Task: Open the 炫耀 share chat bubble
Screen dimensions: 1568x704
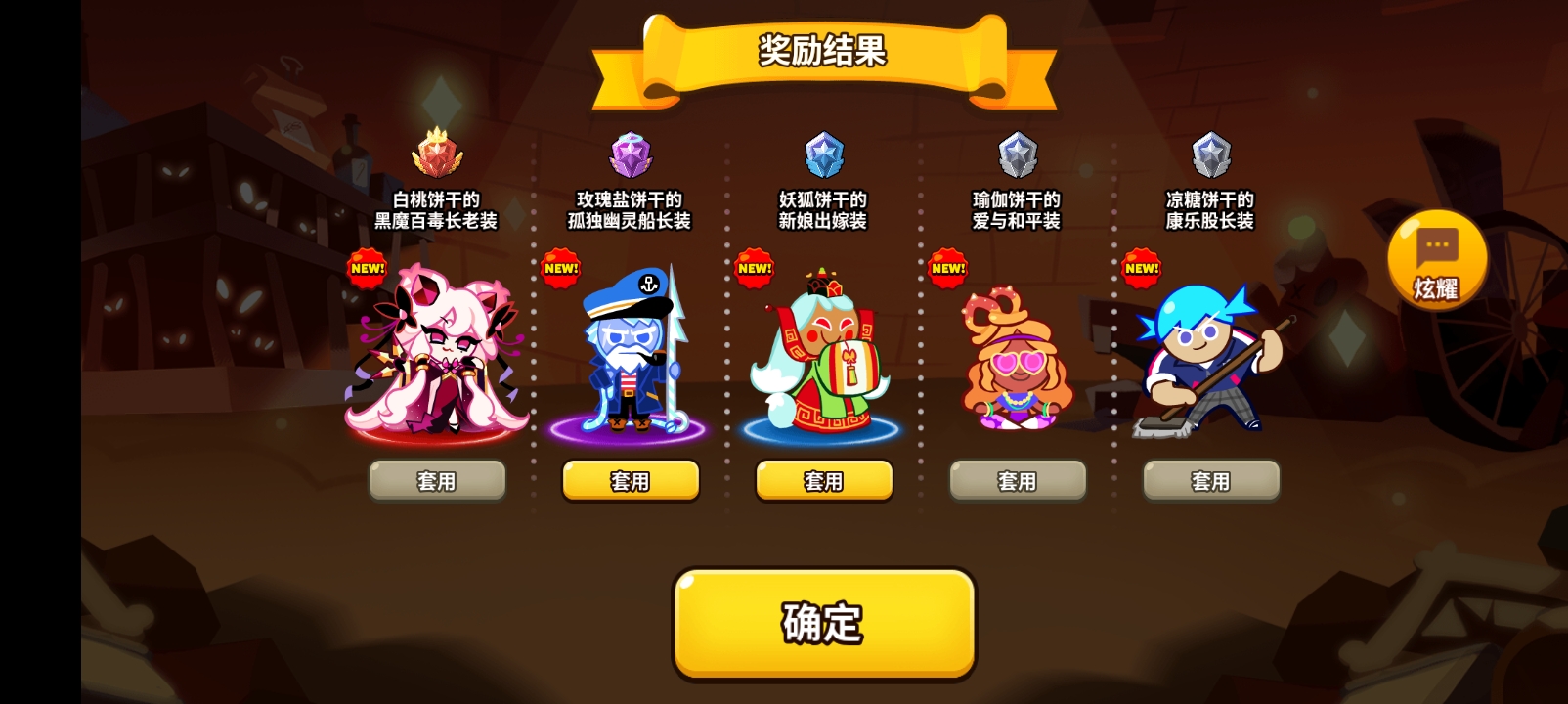Action: tap(1436, 257)
